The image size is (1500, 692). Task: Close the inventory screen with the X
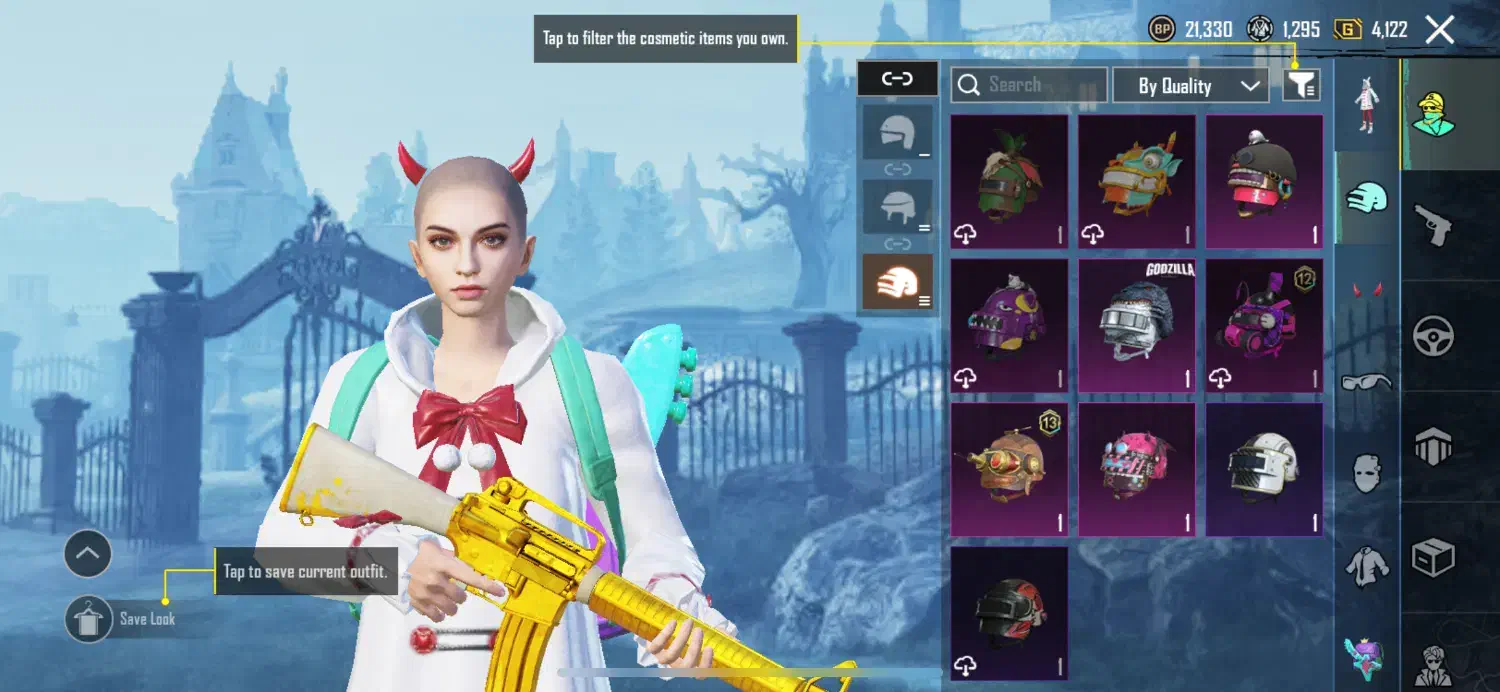[x=1439, y=30]
